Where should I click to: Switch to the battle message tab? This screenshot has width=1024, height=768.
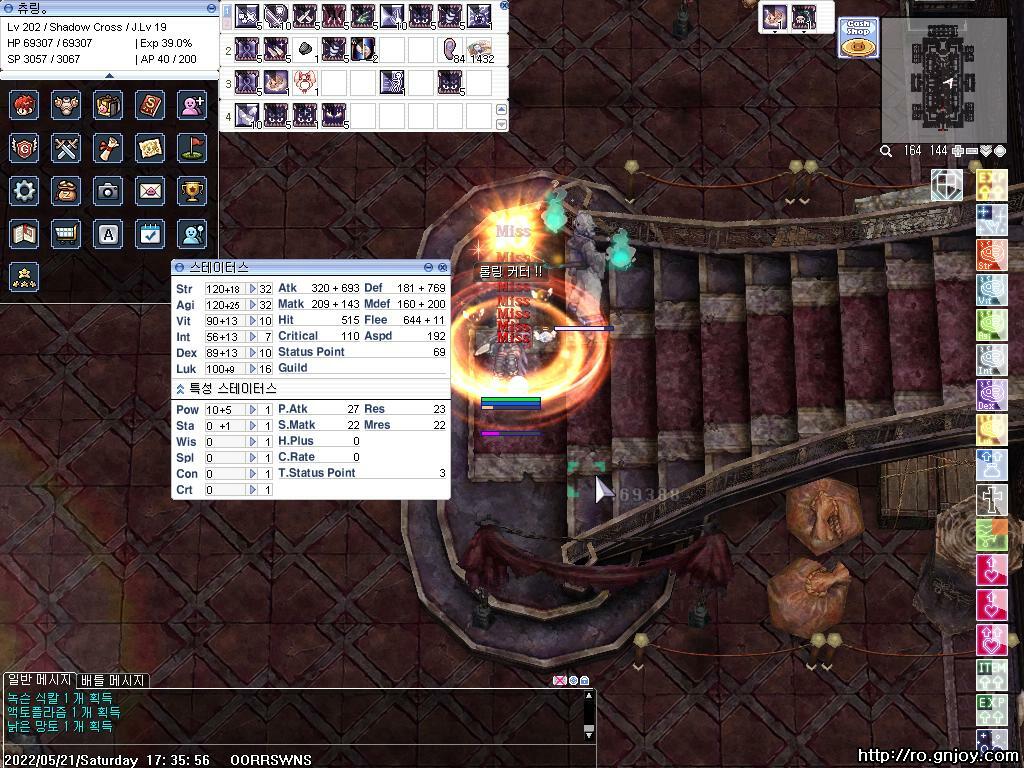point(113,680)
